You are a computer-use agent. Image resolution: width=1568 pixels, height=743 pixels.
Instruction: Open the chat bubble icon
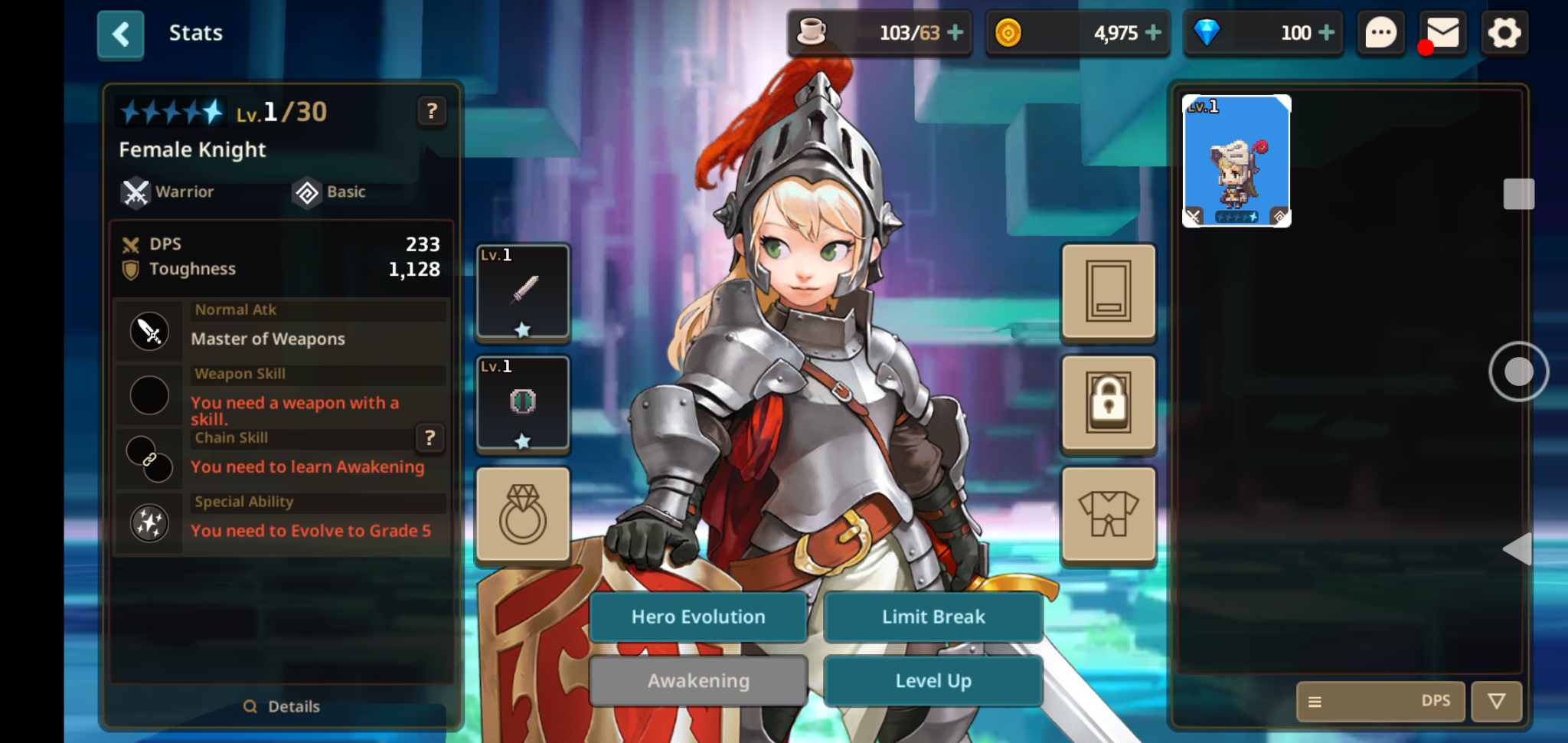[x=1380, y=33]
